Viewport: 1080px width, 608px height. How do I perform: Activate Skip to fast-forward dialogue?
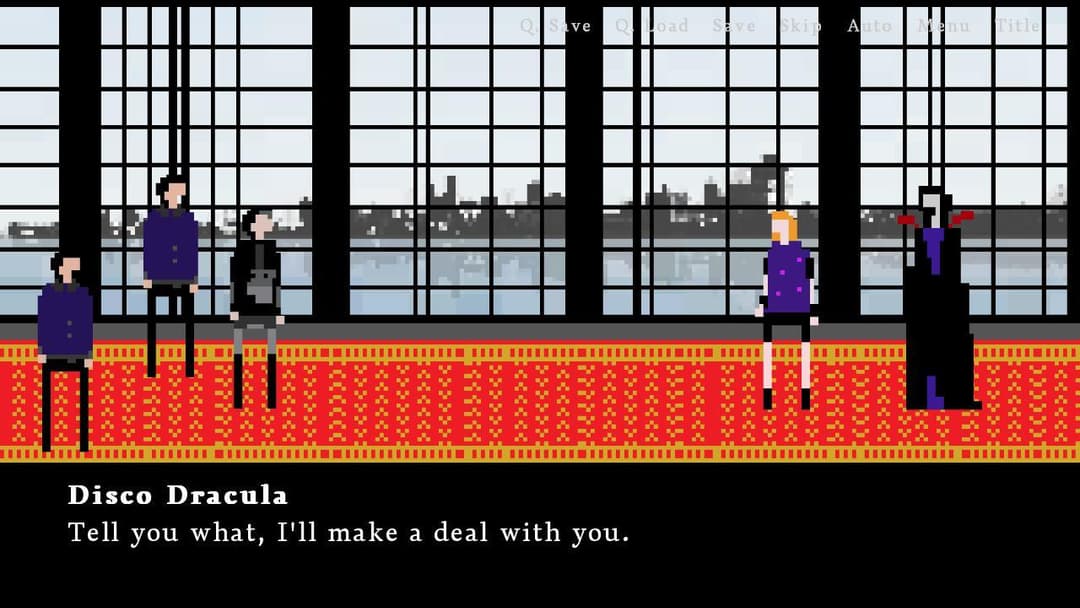[x=800, y=26]
